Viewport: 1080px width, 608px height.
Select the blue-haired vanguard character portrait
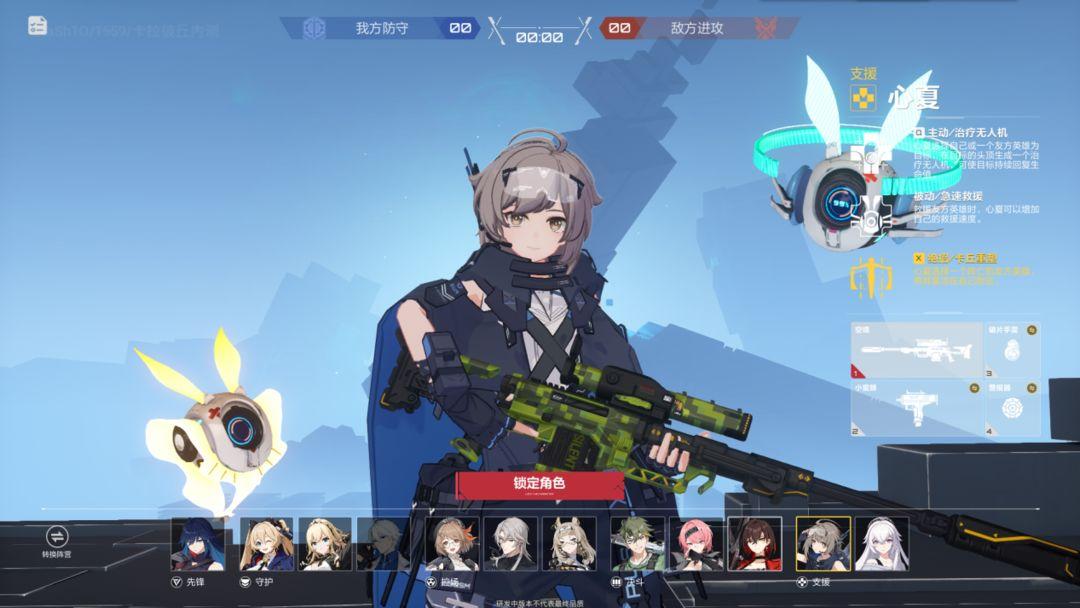click(x=198, y=543)
